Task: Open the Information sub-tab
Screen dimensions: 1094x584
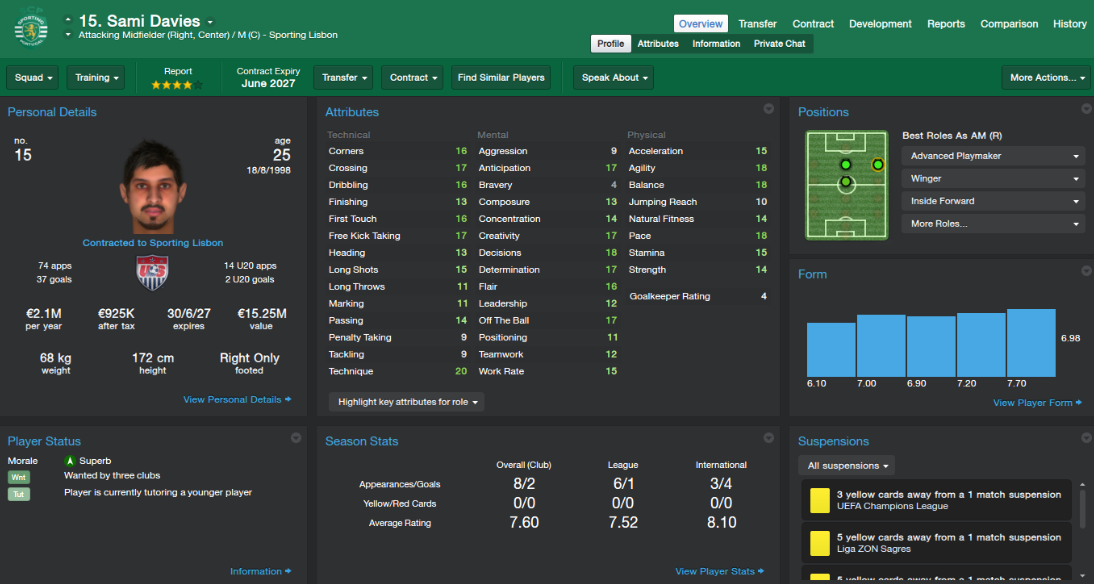Action: [716, 44]
